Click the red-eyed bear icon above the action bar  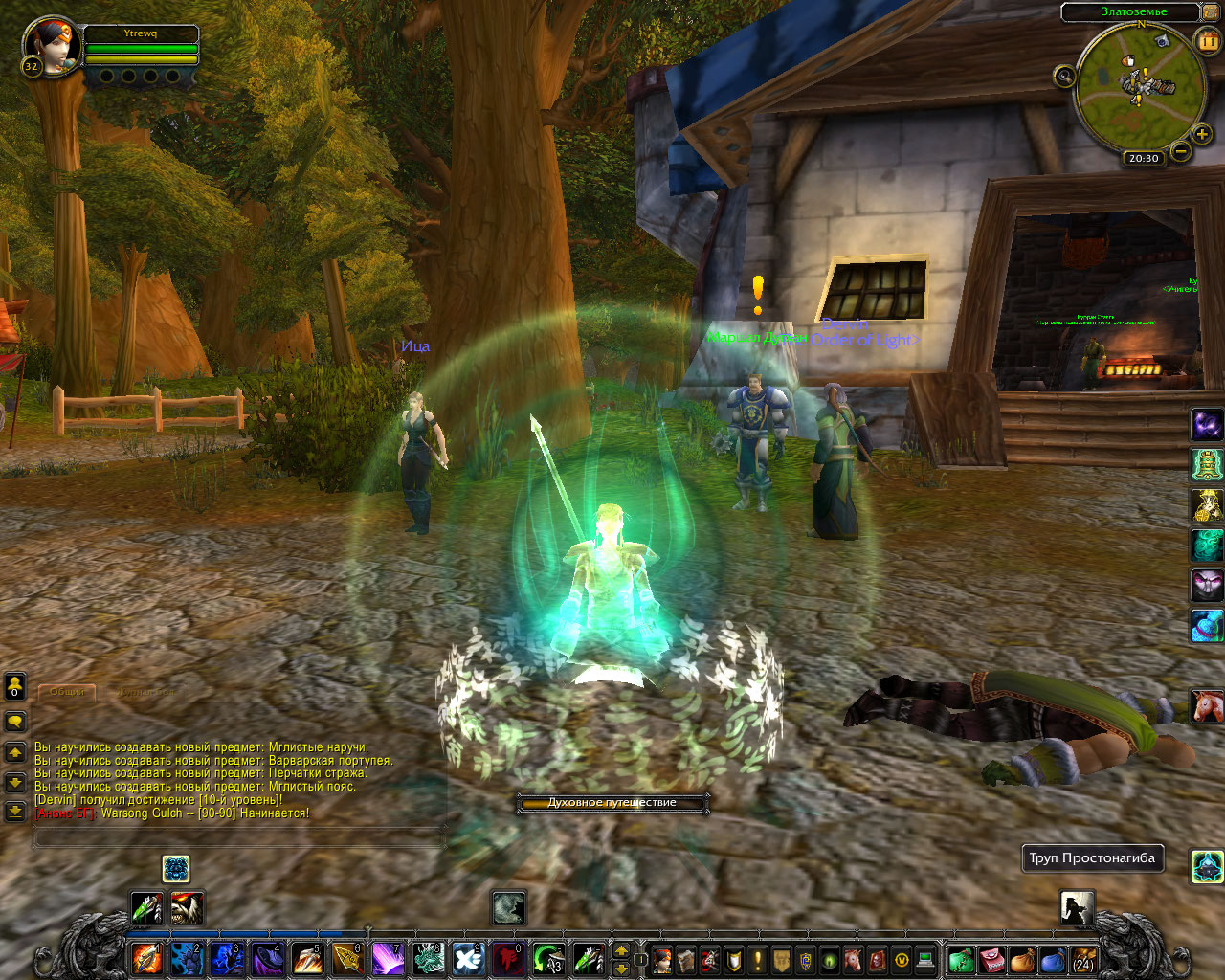tap(187, 907)
